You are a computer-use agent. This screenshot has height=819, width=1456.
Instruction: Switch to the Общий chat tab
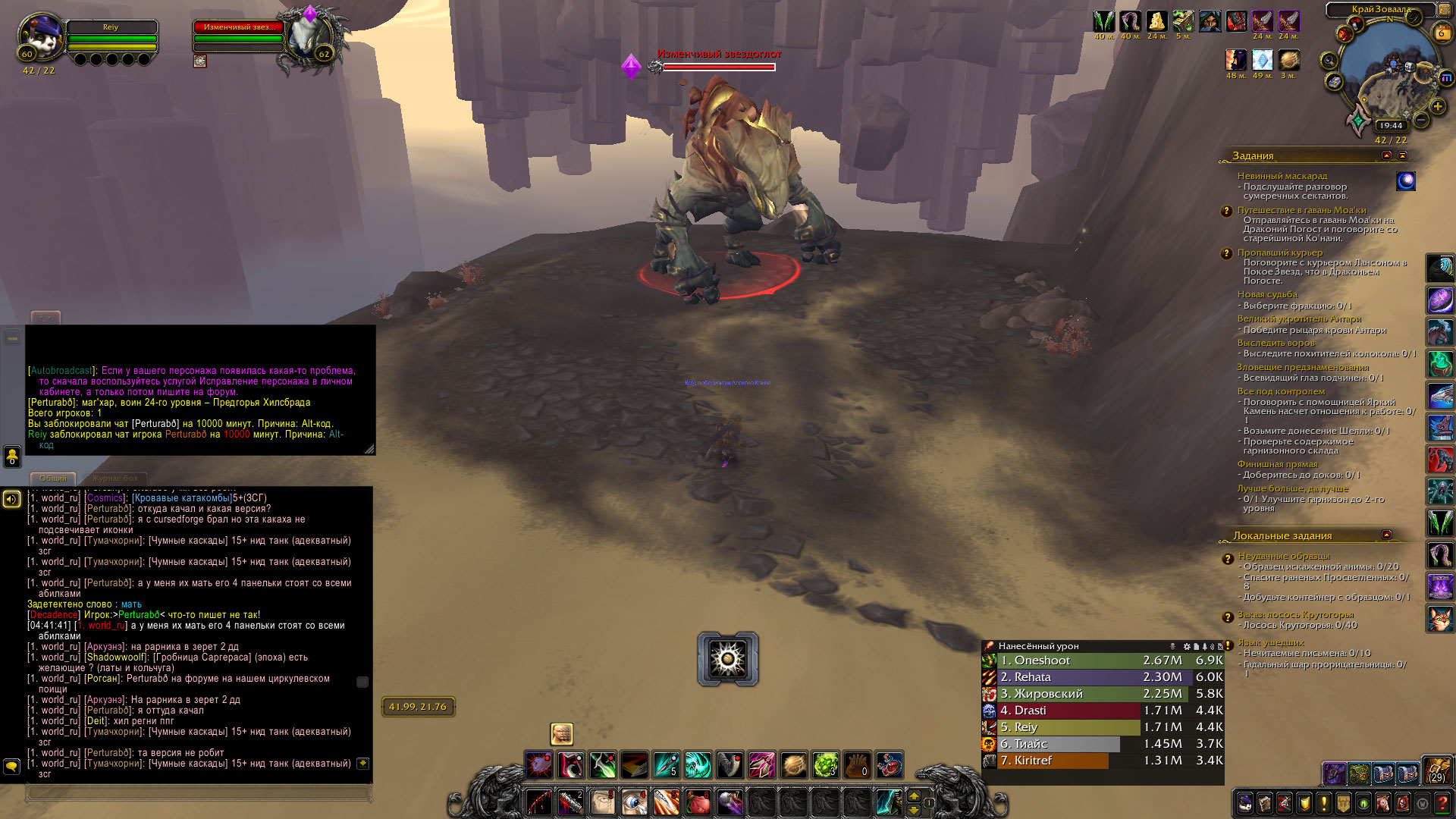53,479
